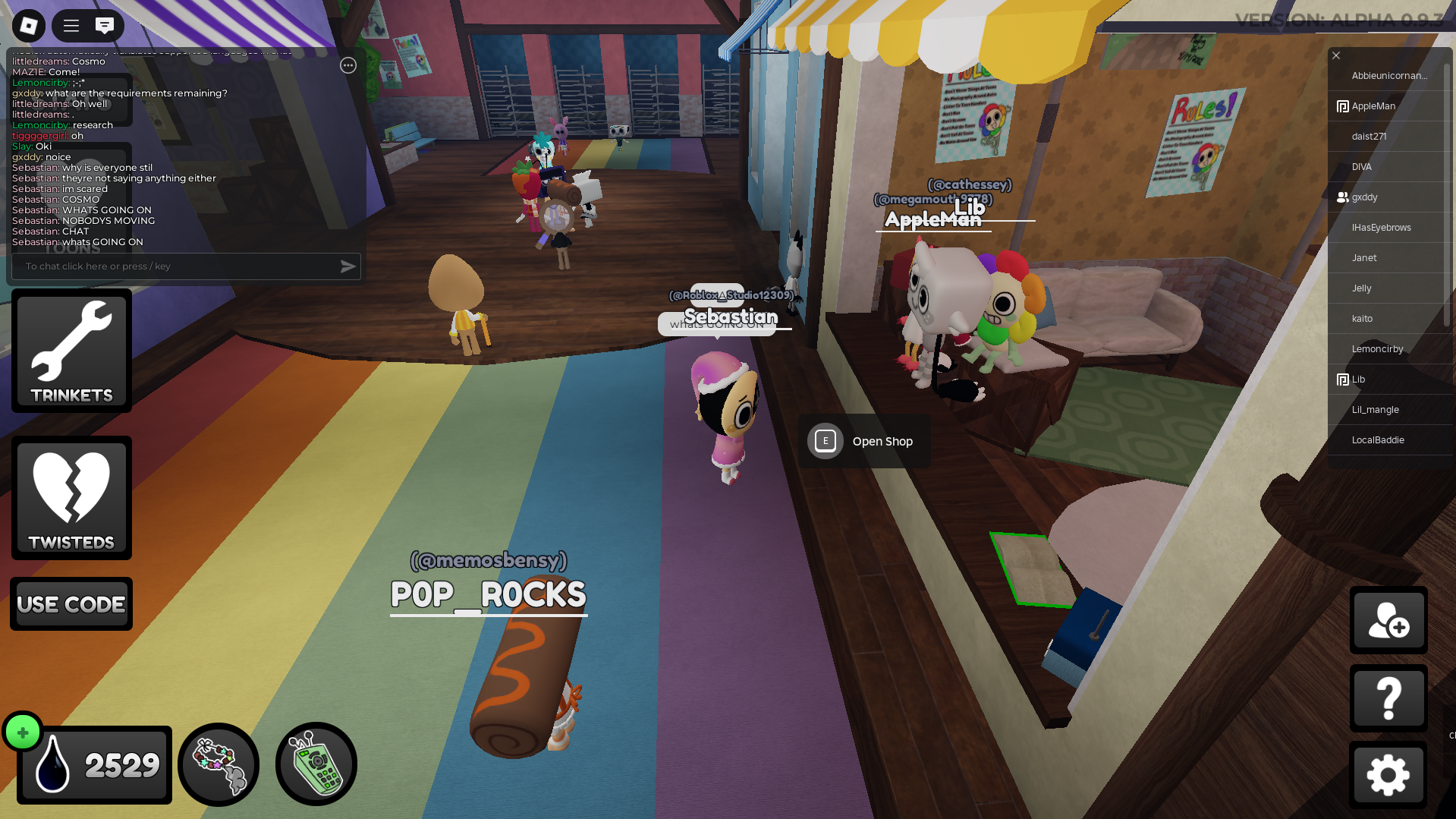Select the green remote trinket slot
Screen dimensions: 1456x819
(316, 764)
